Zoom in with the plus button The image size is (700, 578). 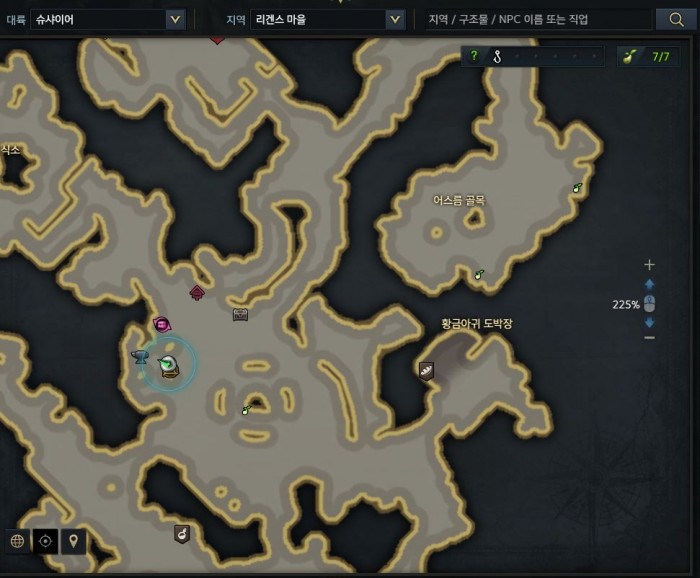pos(649,265)
